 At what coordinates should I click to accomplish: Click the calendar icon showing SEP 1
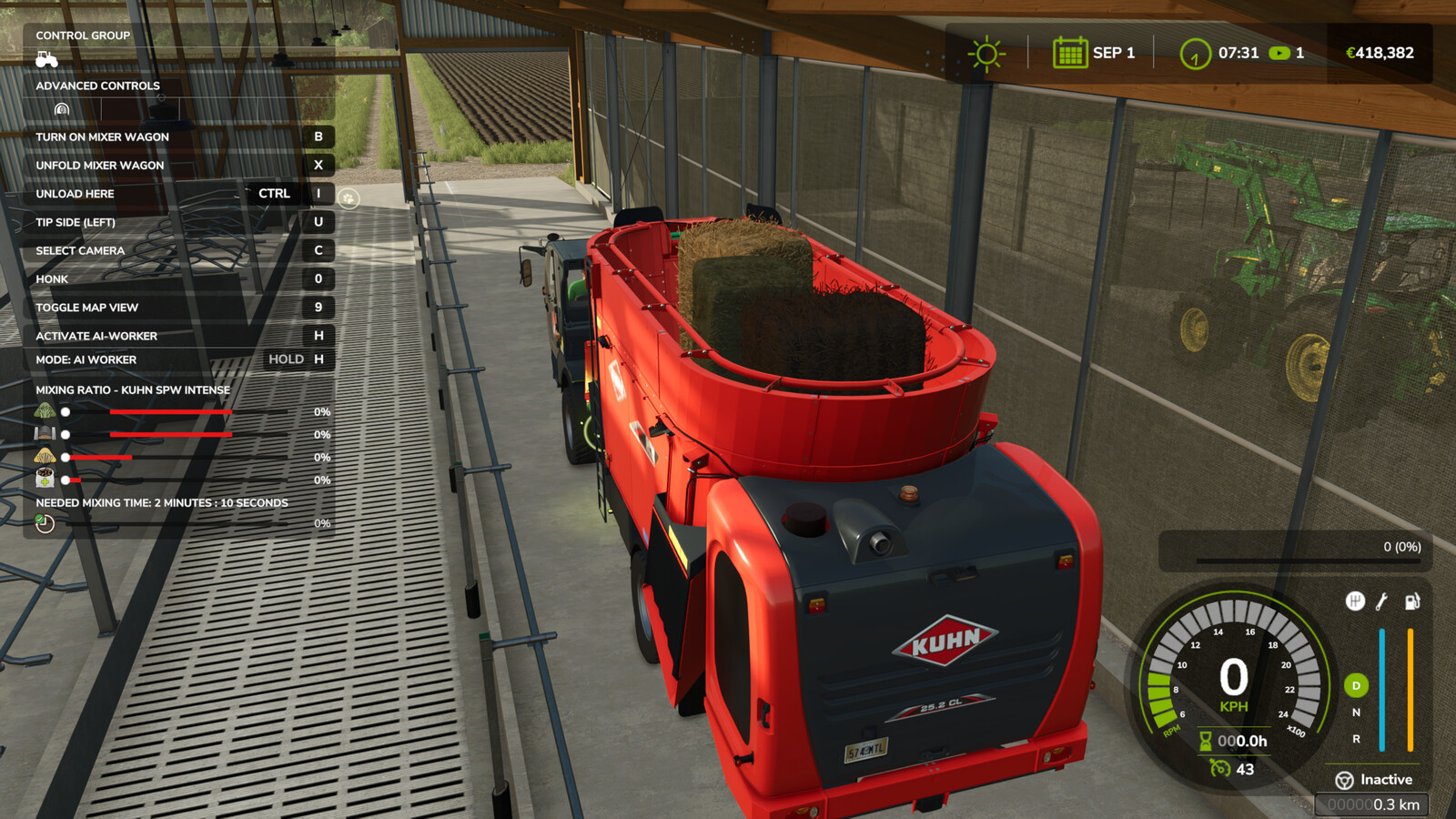click(1070, 53)
